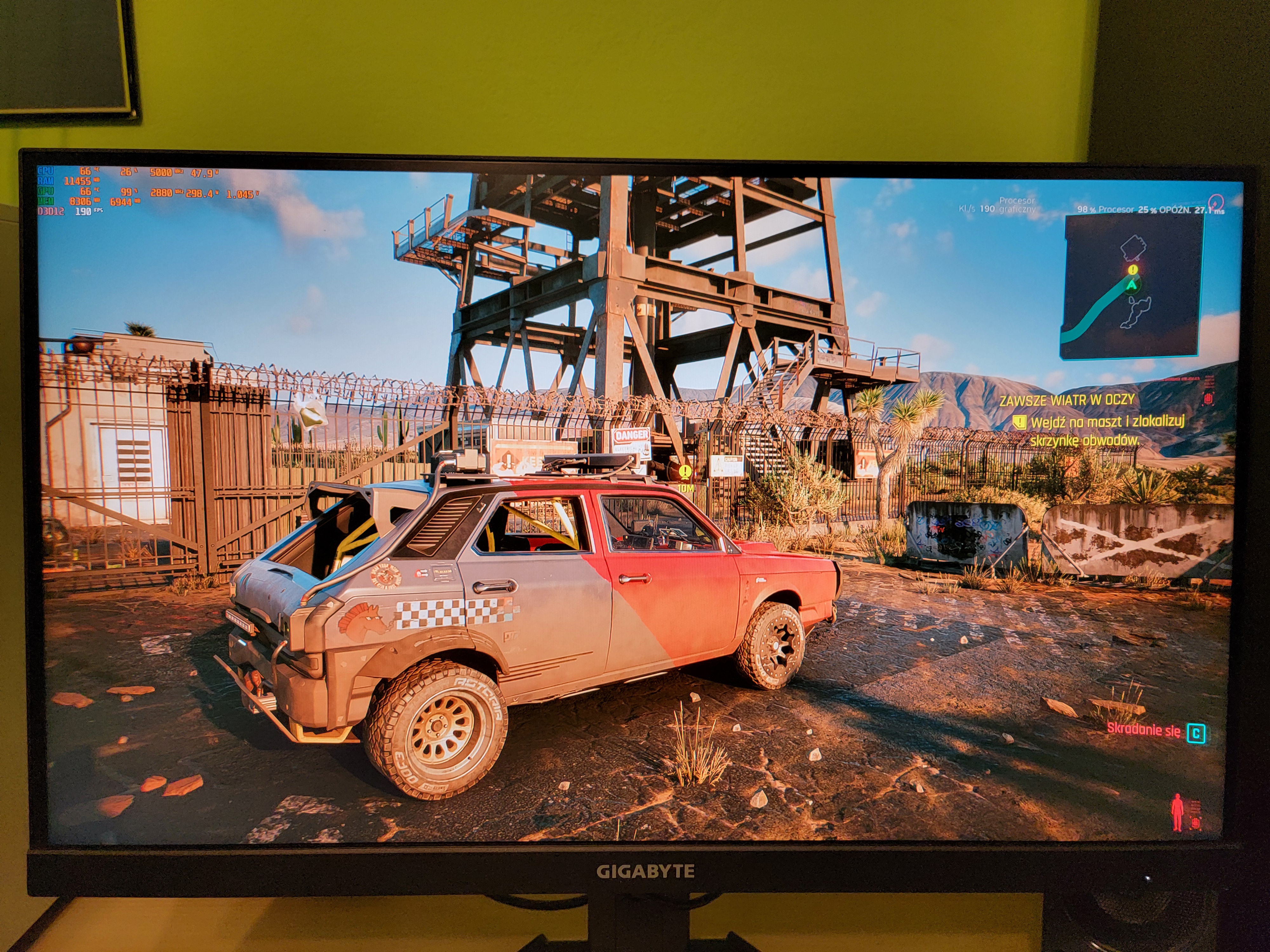This screenshot has height=952, width=1270.
Task: Open the minimap in the corner
Action: 1134,287
